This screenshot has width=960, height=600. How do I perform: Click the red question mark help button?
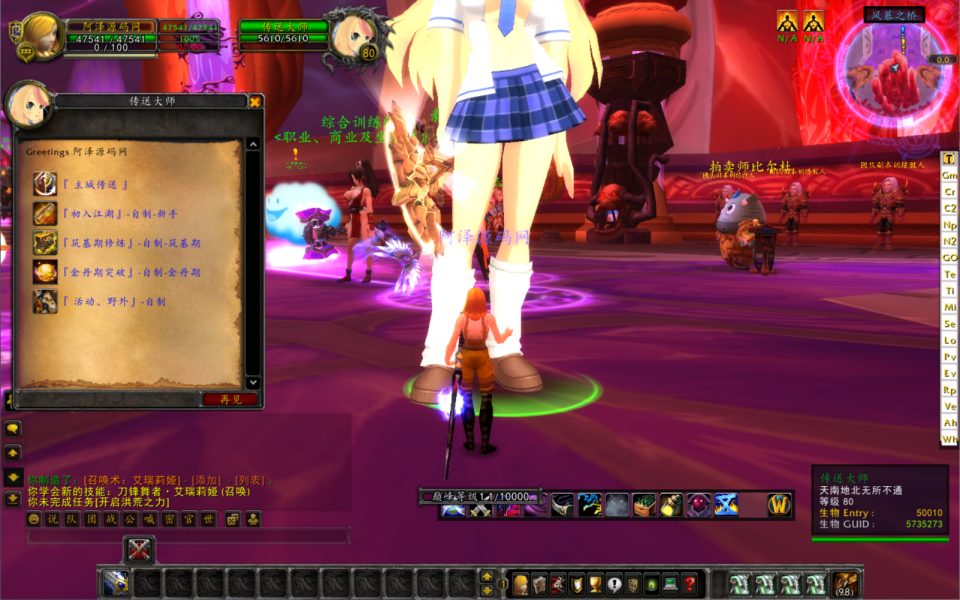coord(690,584)
